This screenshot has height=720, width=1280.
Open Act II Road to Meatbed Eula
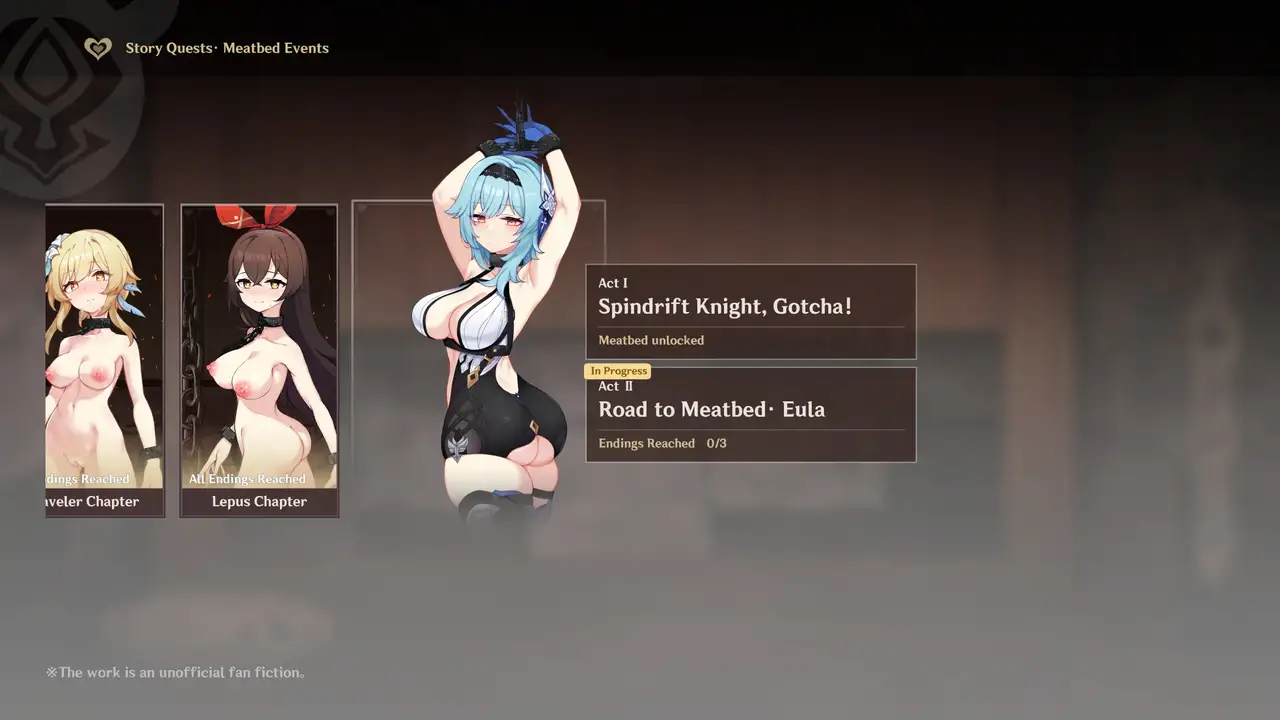750,415
